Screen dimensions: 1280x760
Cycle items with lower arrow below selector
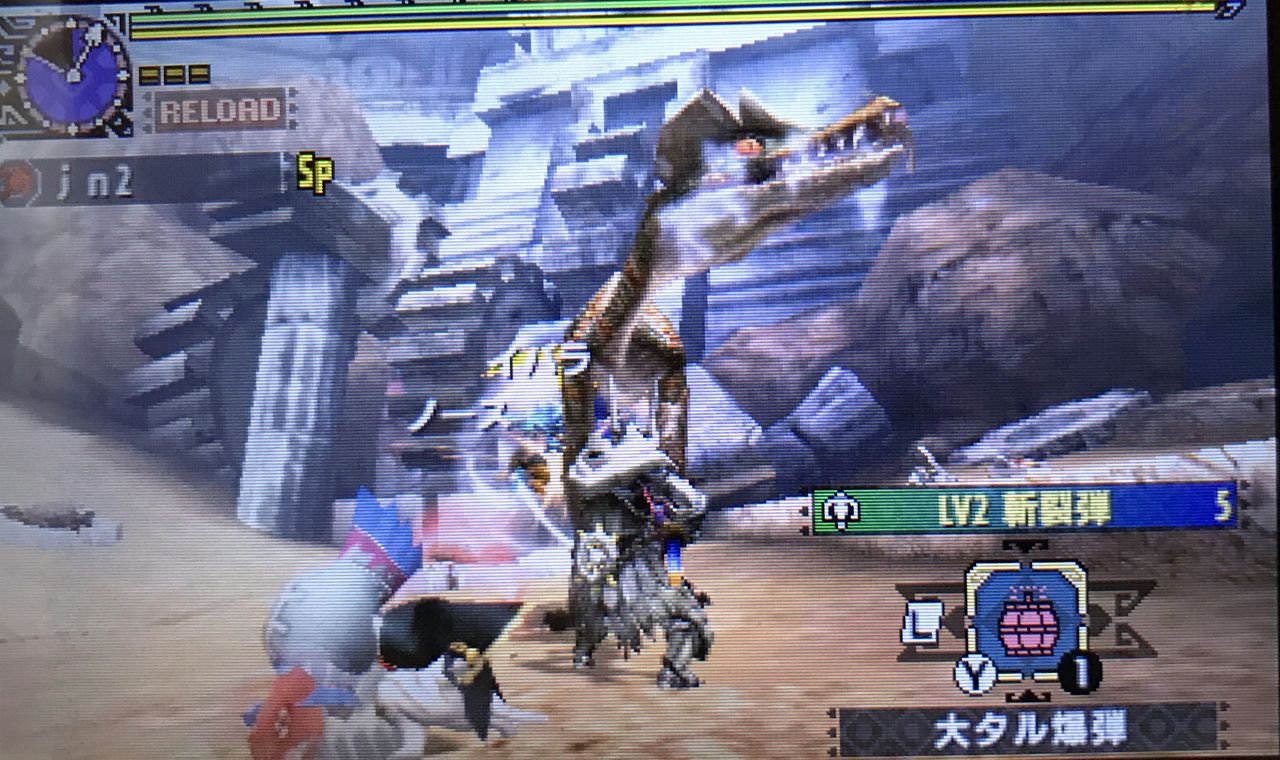(1028, 694)
